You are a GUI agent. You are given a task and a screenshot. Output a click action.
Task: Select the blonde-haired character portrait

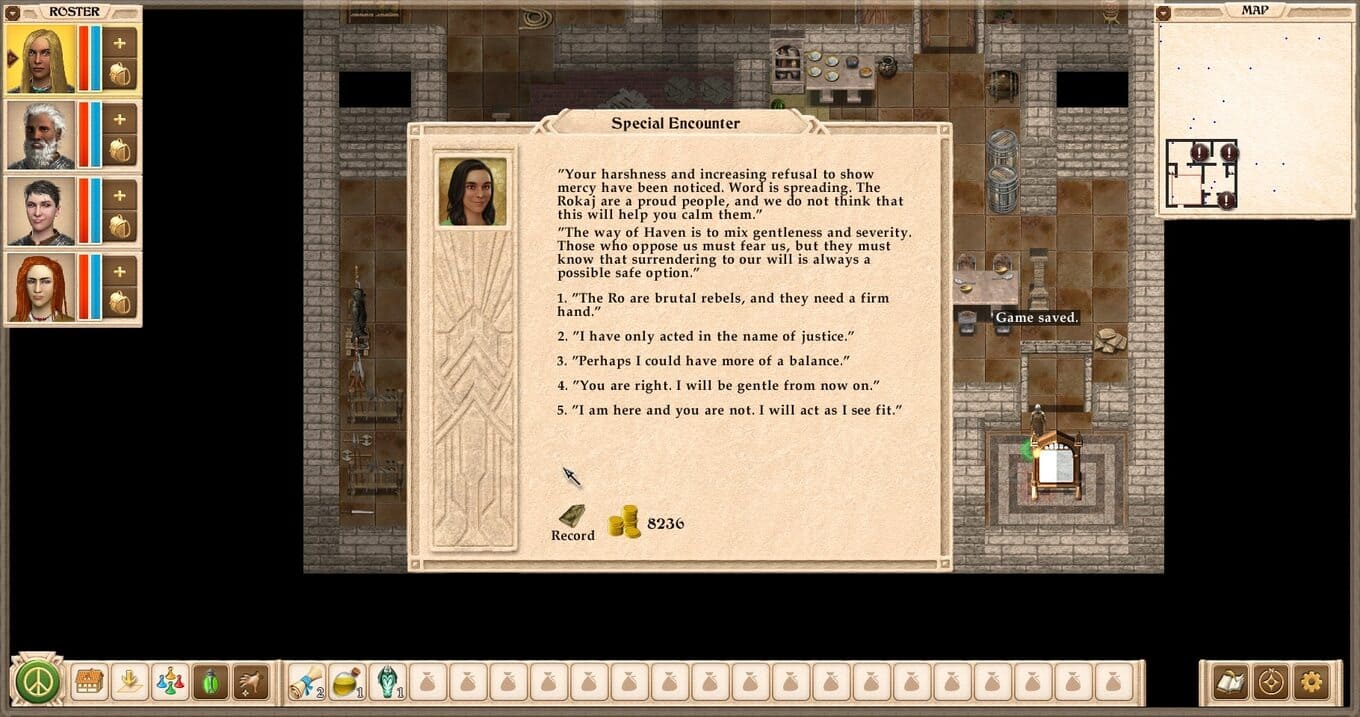click(42, 60)
